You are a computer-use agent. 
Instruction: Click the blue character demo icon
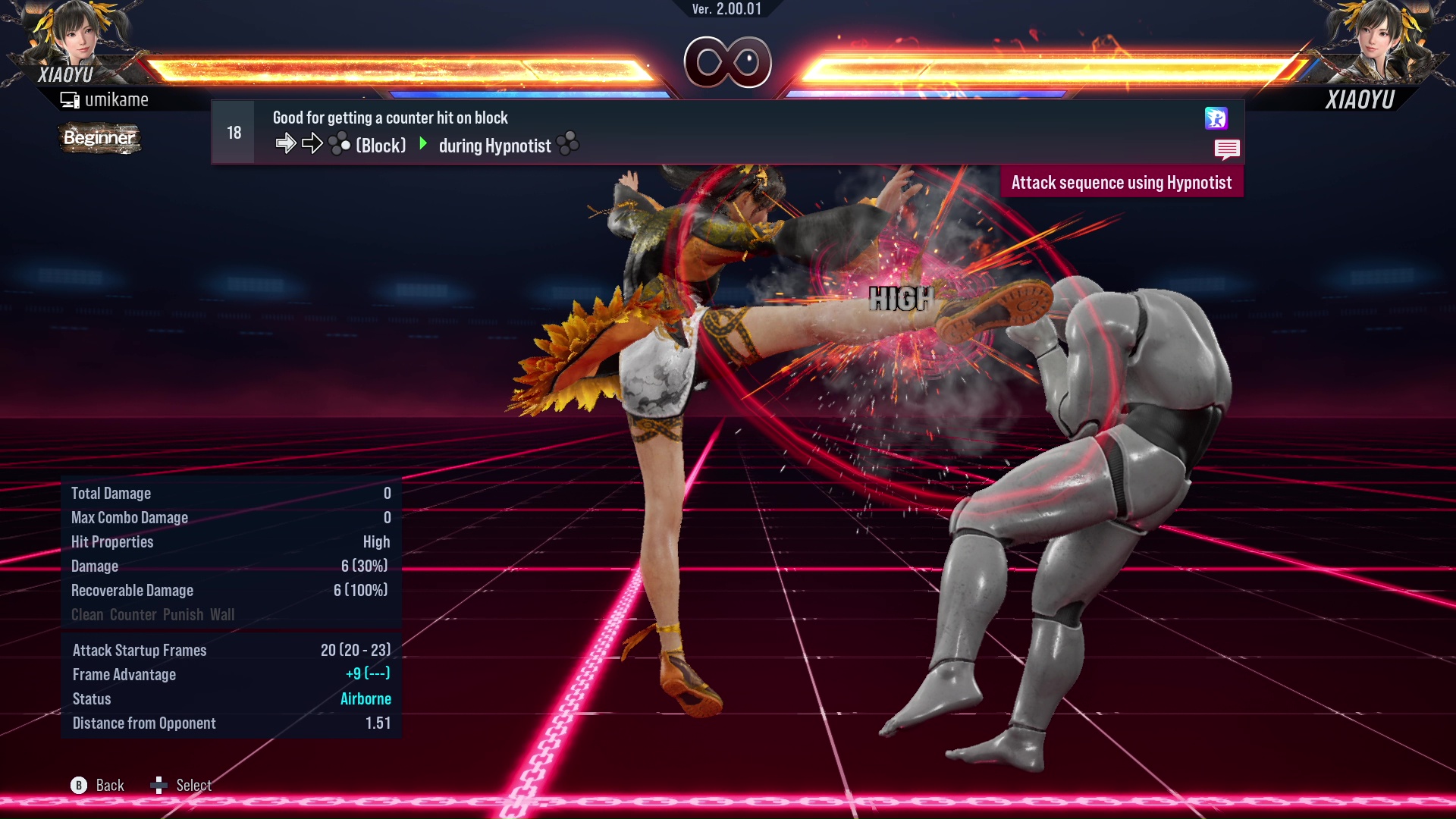click(x=1216, y=118)
